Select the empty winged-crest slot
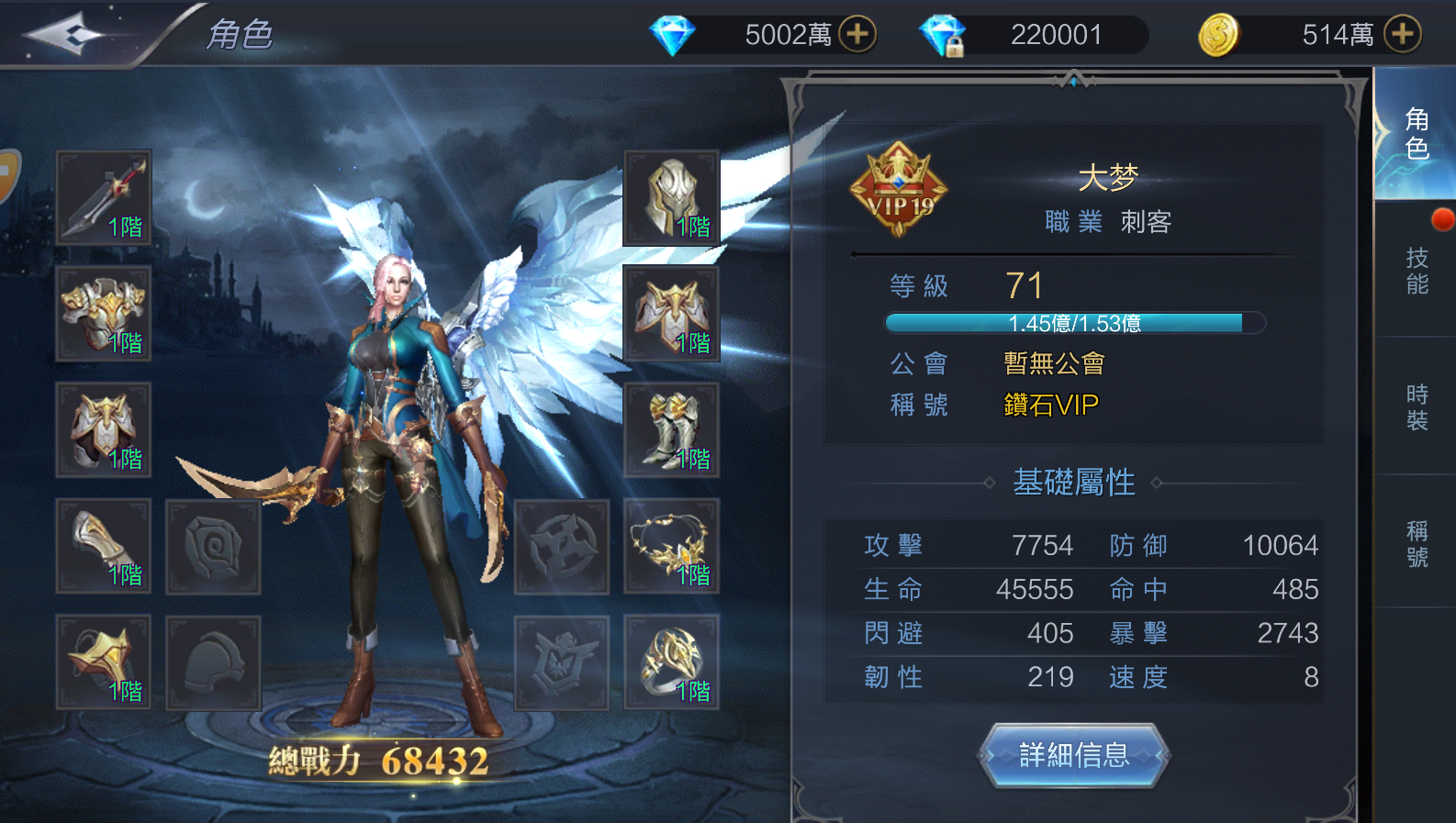This screenshot has height=823, width=1456. pyautogui.click(x=561, y=662)
